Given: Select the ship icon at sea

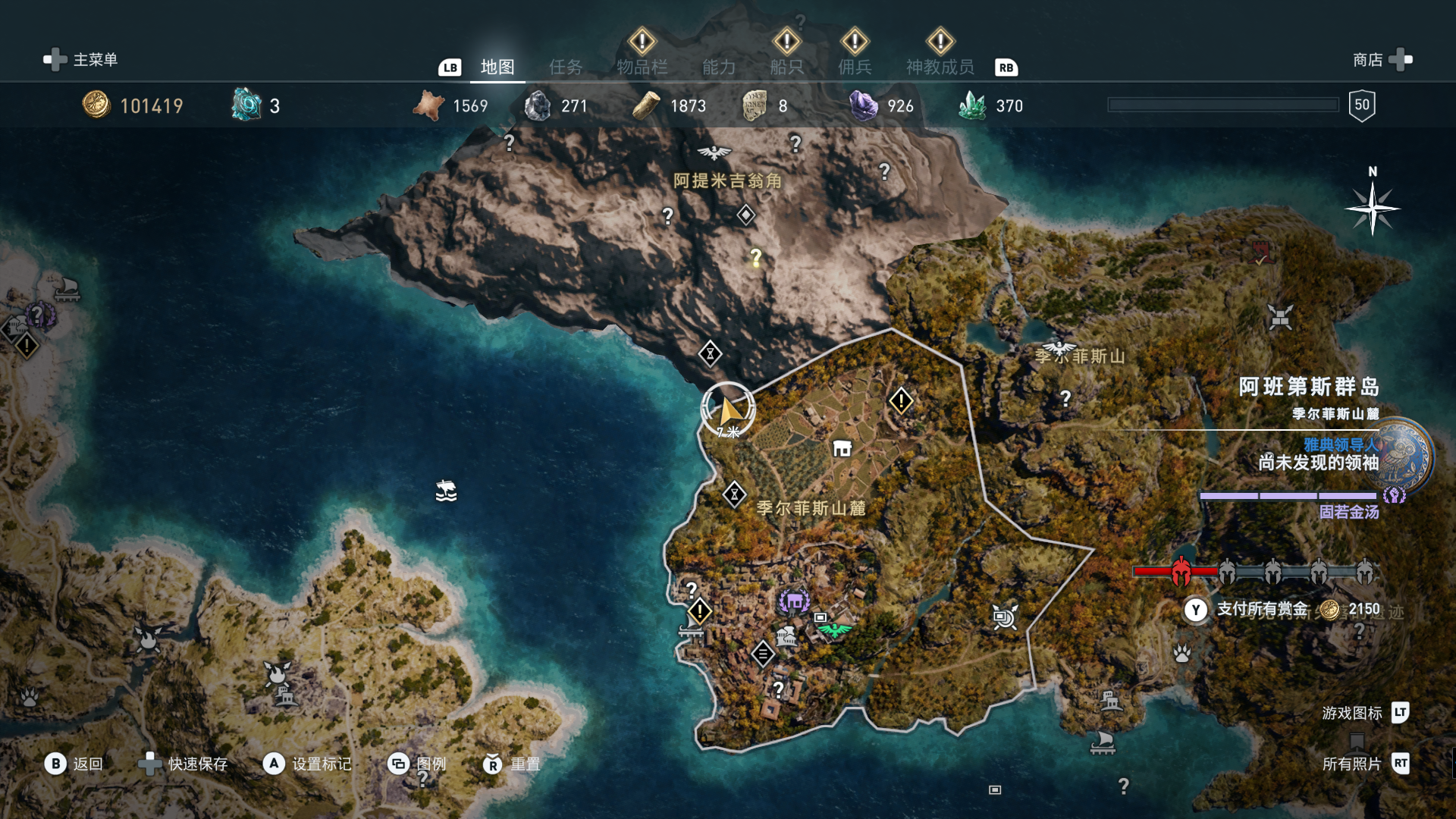Looking at the screenshot, I should coord(446,491).
